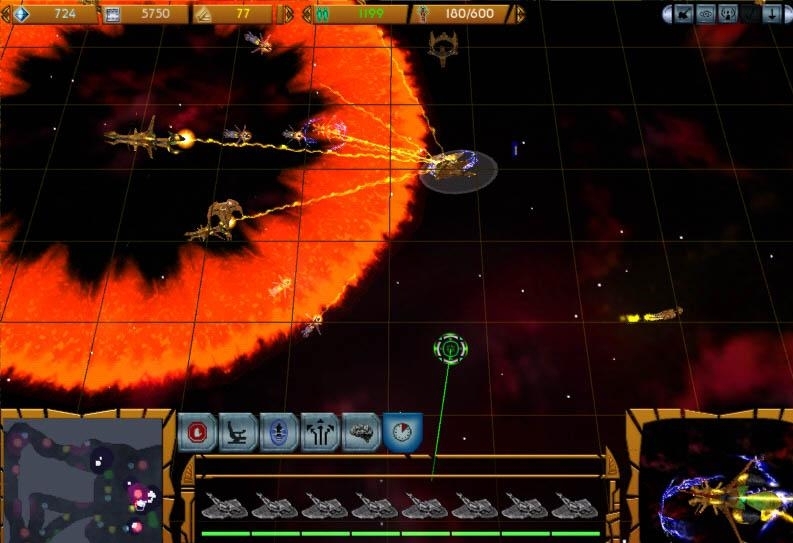793x543 pixels.
Task: Activate the blue oval arrow command
Action: 280,432
